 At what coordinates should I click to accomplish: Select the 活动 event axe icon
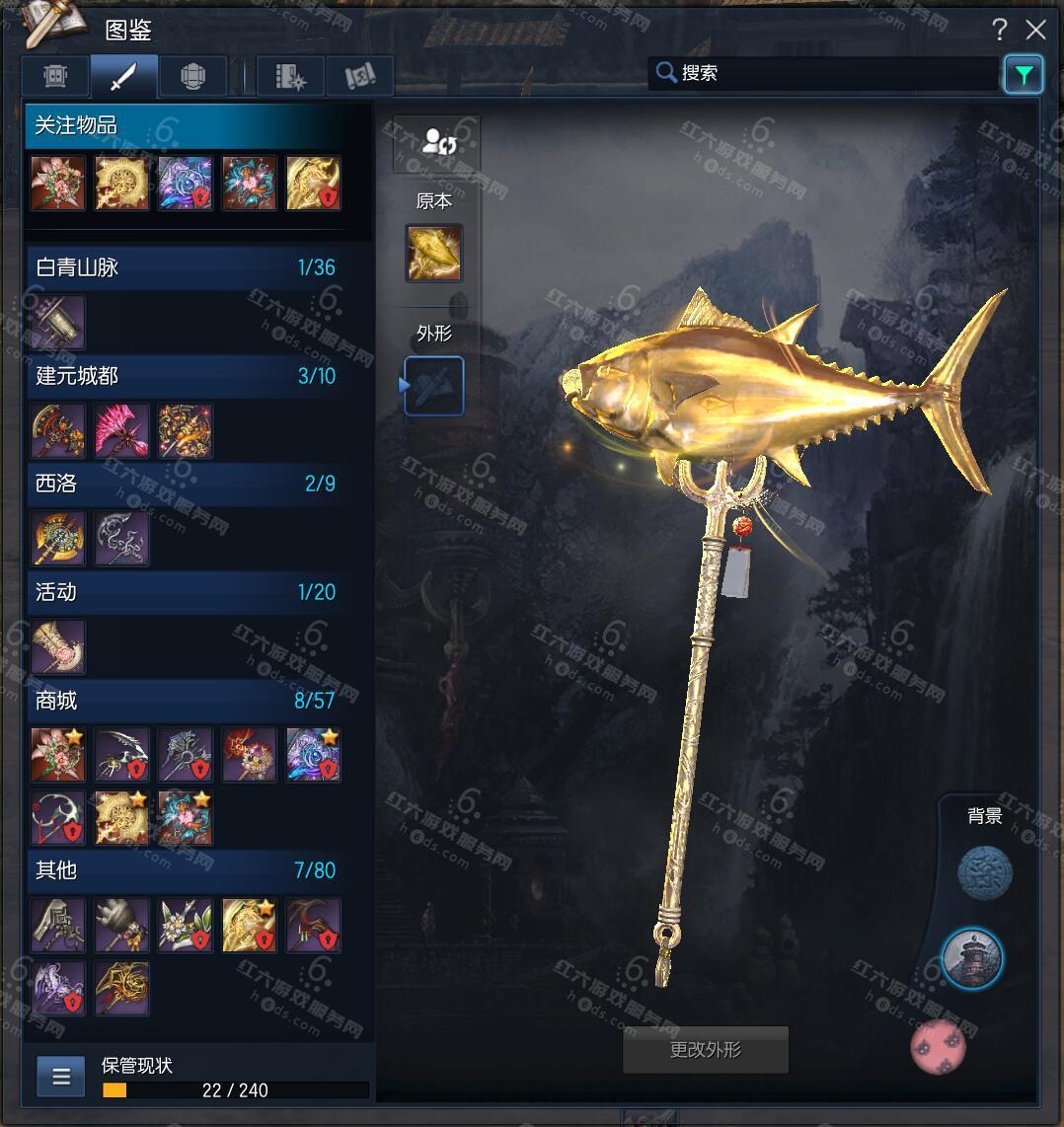point(58,647)
